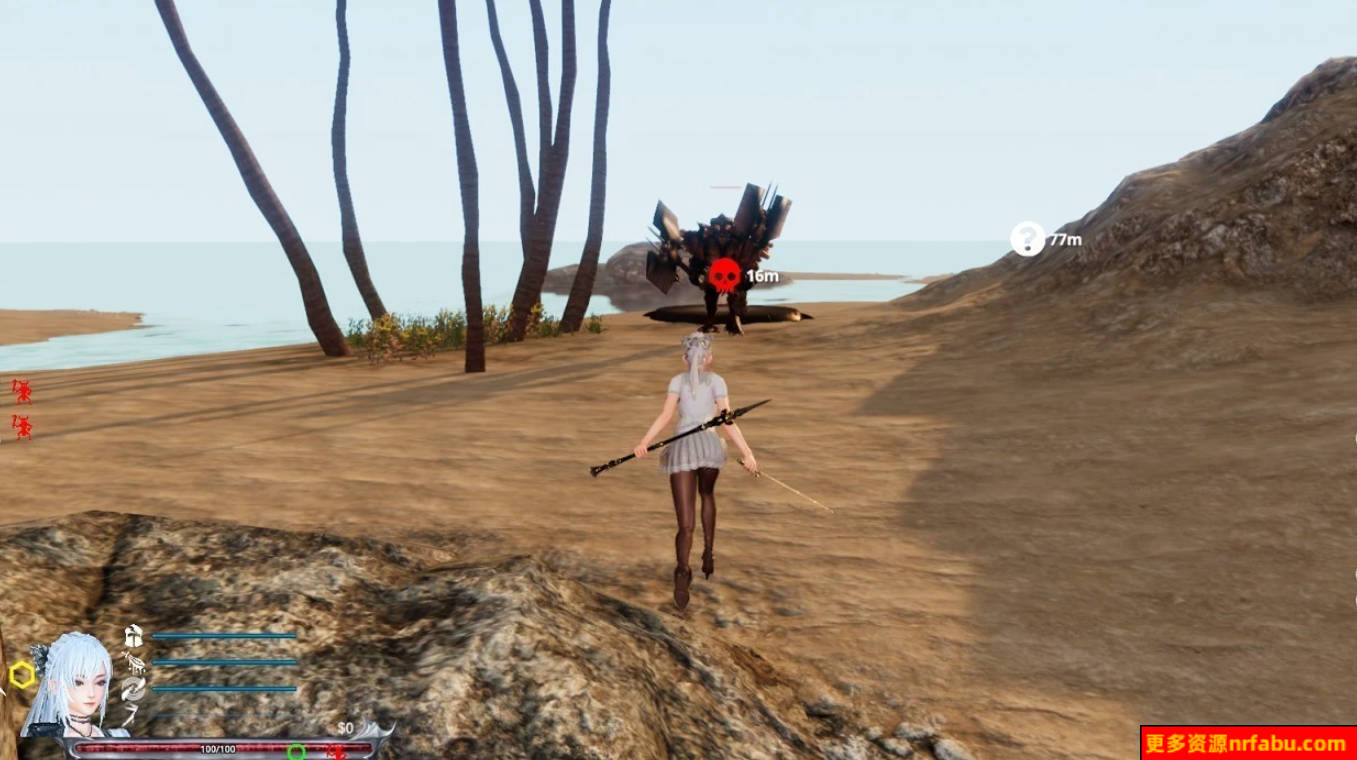
Task: Click the second blue stat bar
Action: [226, 663]
